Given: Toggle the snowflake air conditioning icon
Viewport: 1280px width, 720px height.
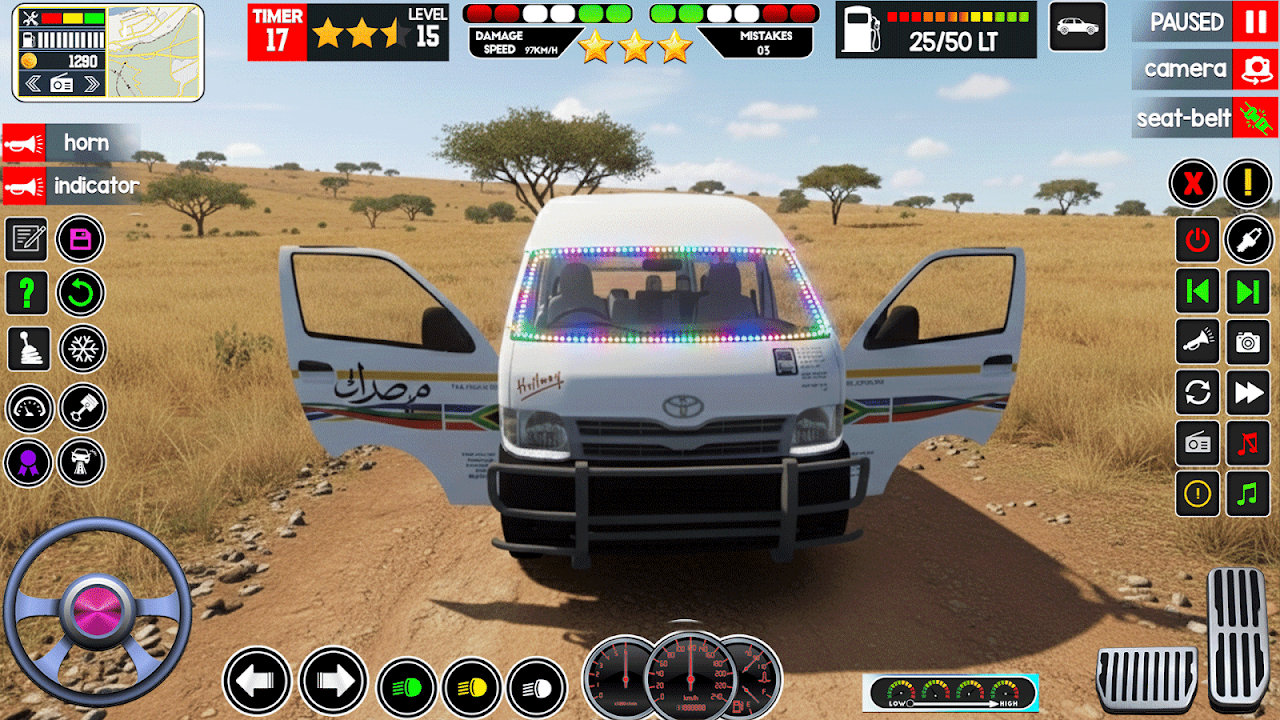Looking at the screenshot, I should [x=80, y=348].
